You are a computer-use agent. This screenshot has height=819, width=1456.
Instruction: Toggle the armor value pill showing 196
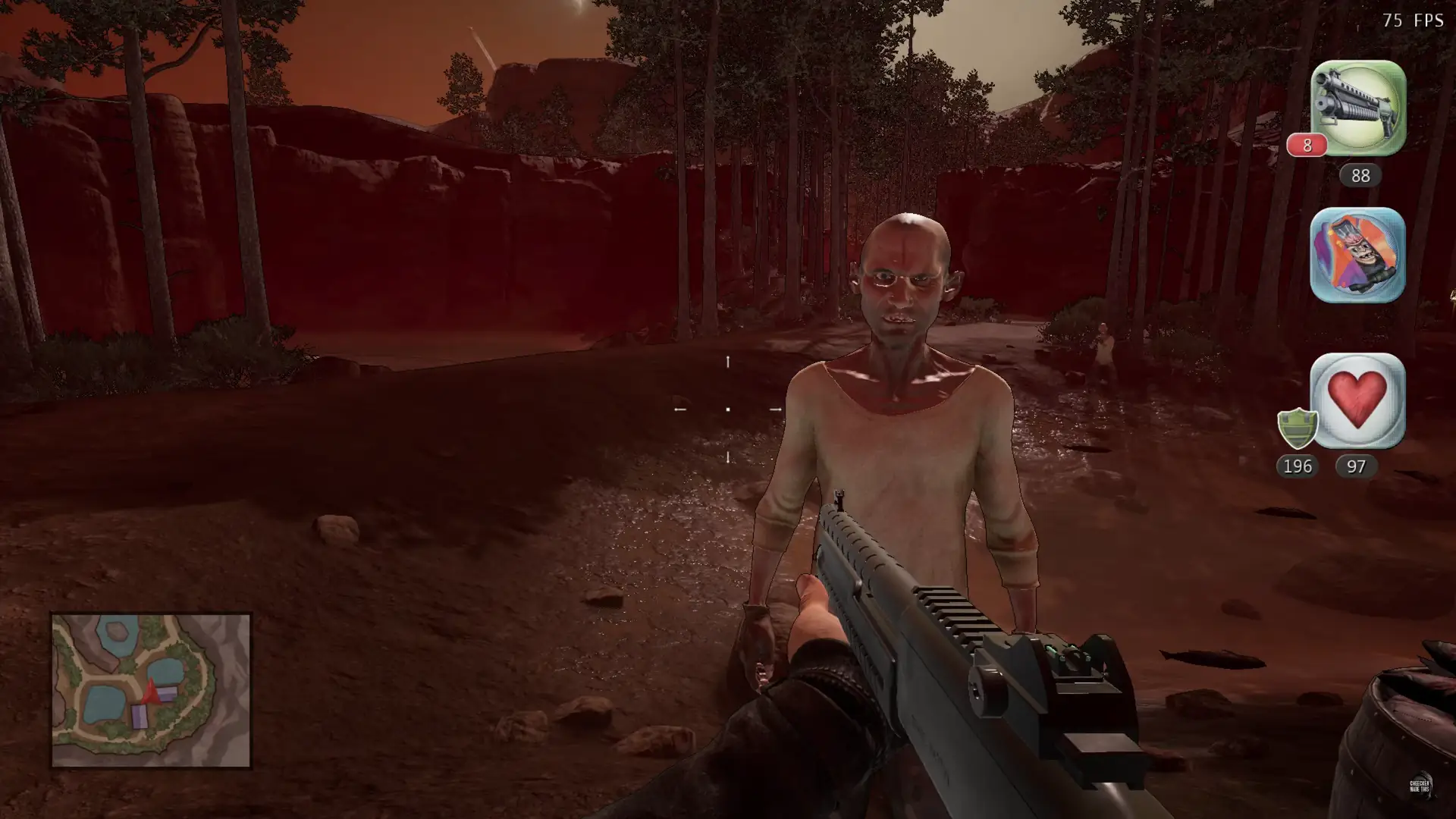pos(1298,467)
